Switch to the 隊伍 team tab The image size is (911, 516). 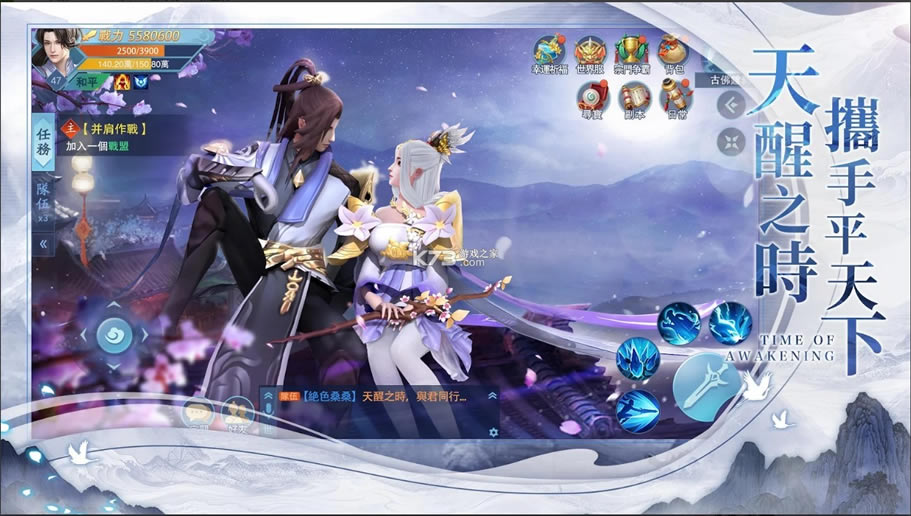(x=43, y=200)
